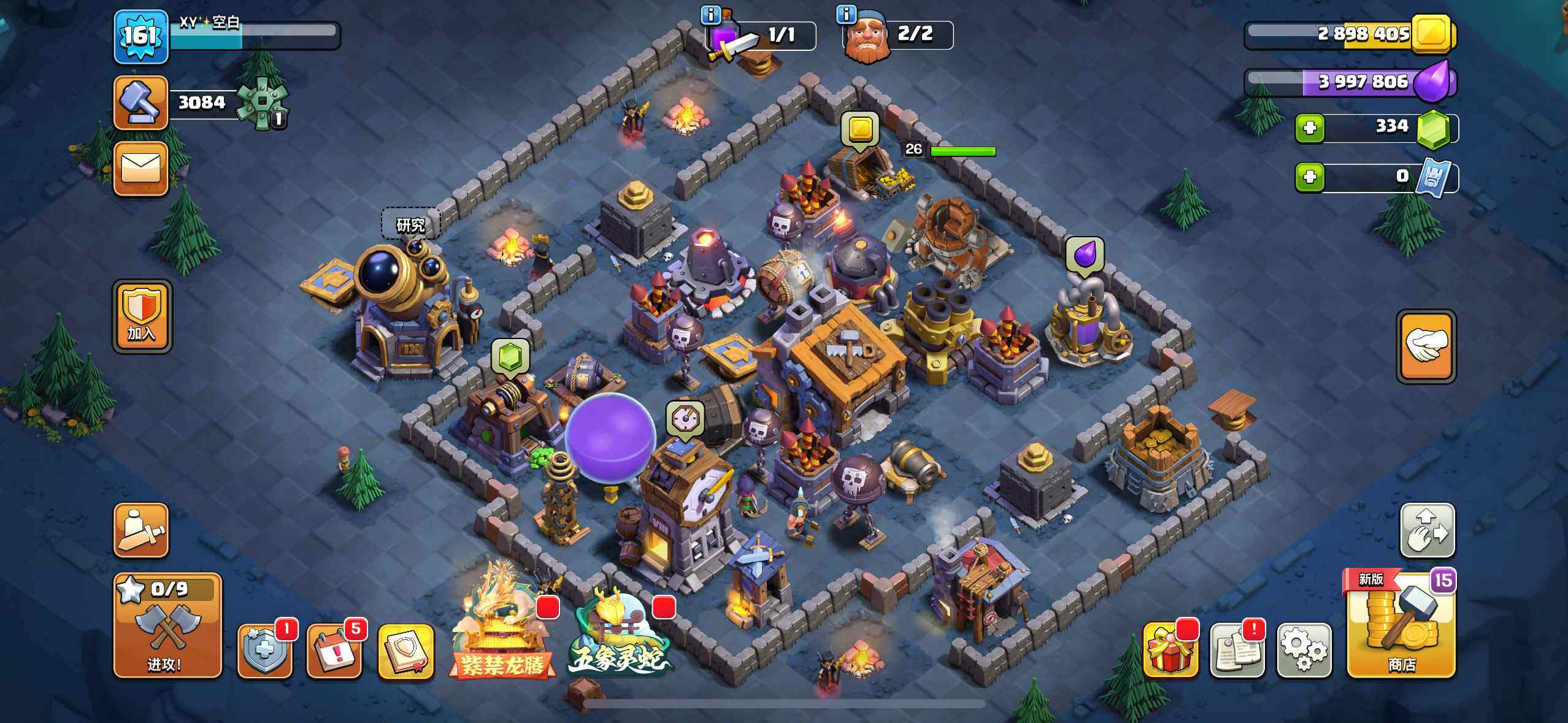The width and height of the screenshot is (1568, 723).
Task: Show the builder info icon
Action: [x=846, y=15]
